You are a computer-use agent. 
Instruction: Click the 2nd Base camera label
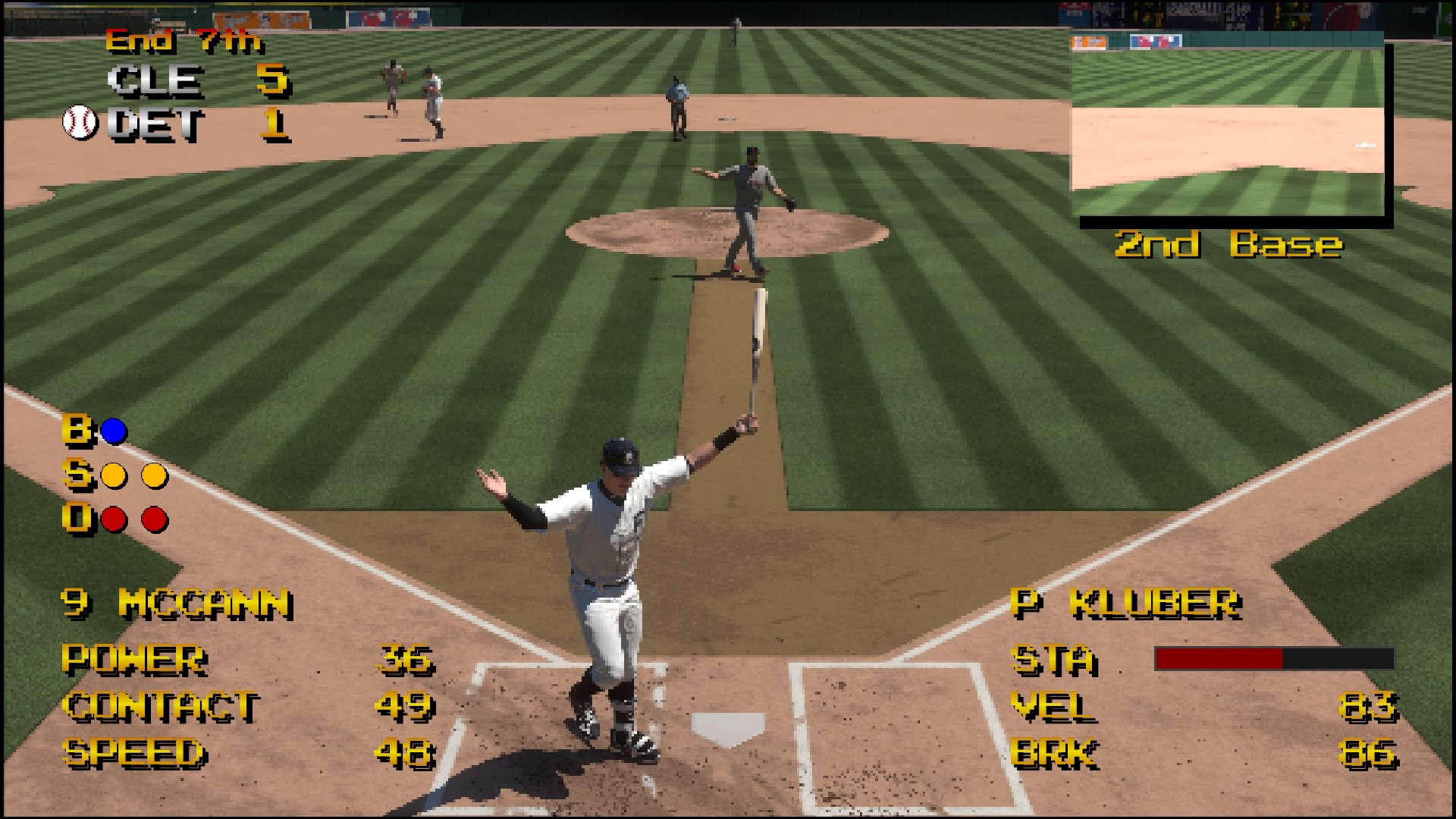pos(1228,243)
